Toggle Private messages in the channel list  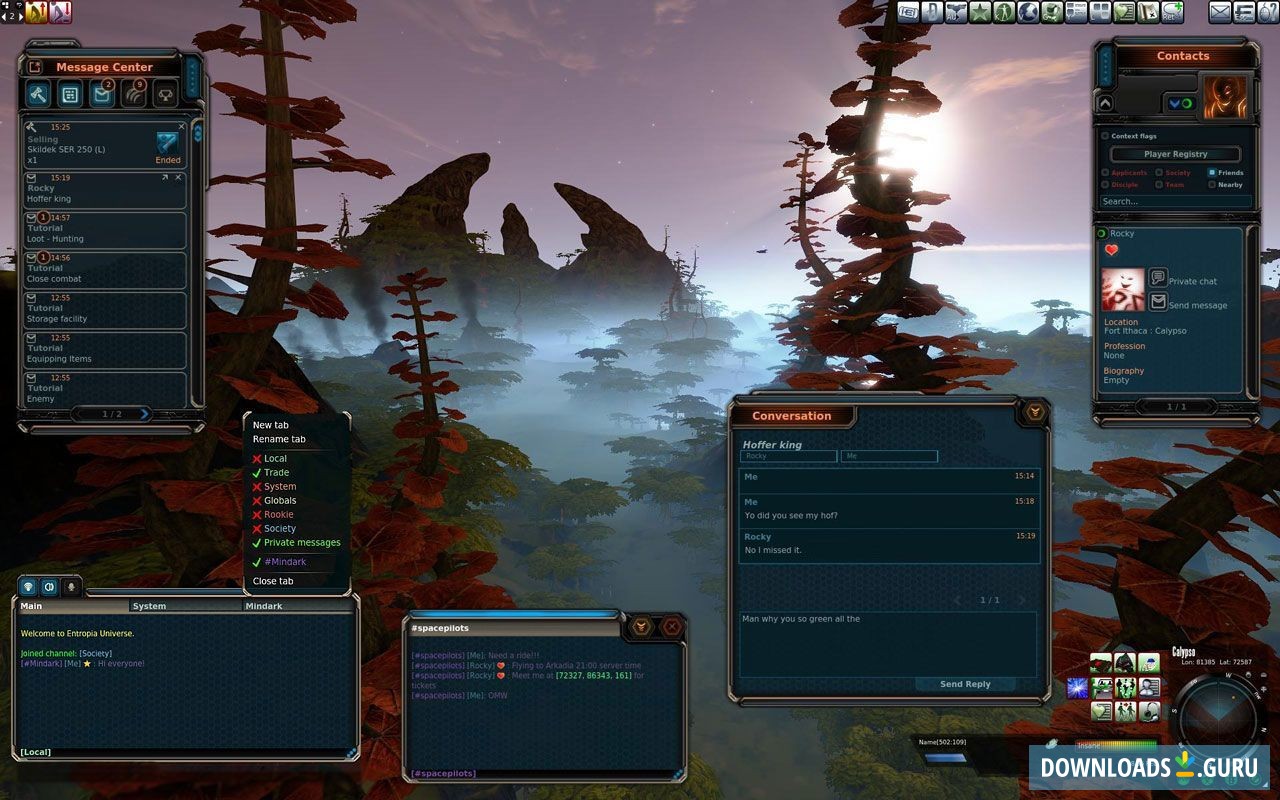click(302, 543)
